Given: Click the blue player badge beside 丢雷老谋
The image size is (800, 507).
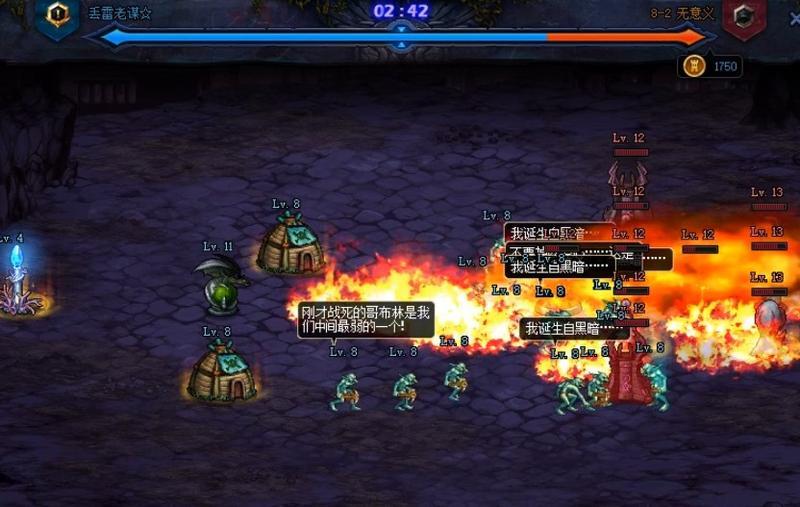Looking at the screenshot, I should tap(57, 14).
